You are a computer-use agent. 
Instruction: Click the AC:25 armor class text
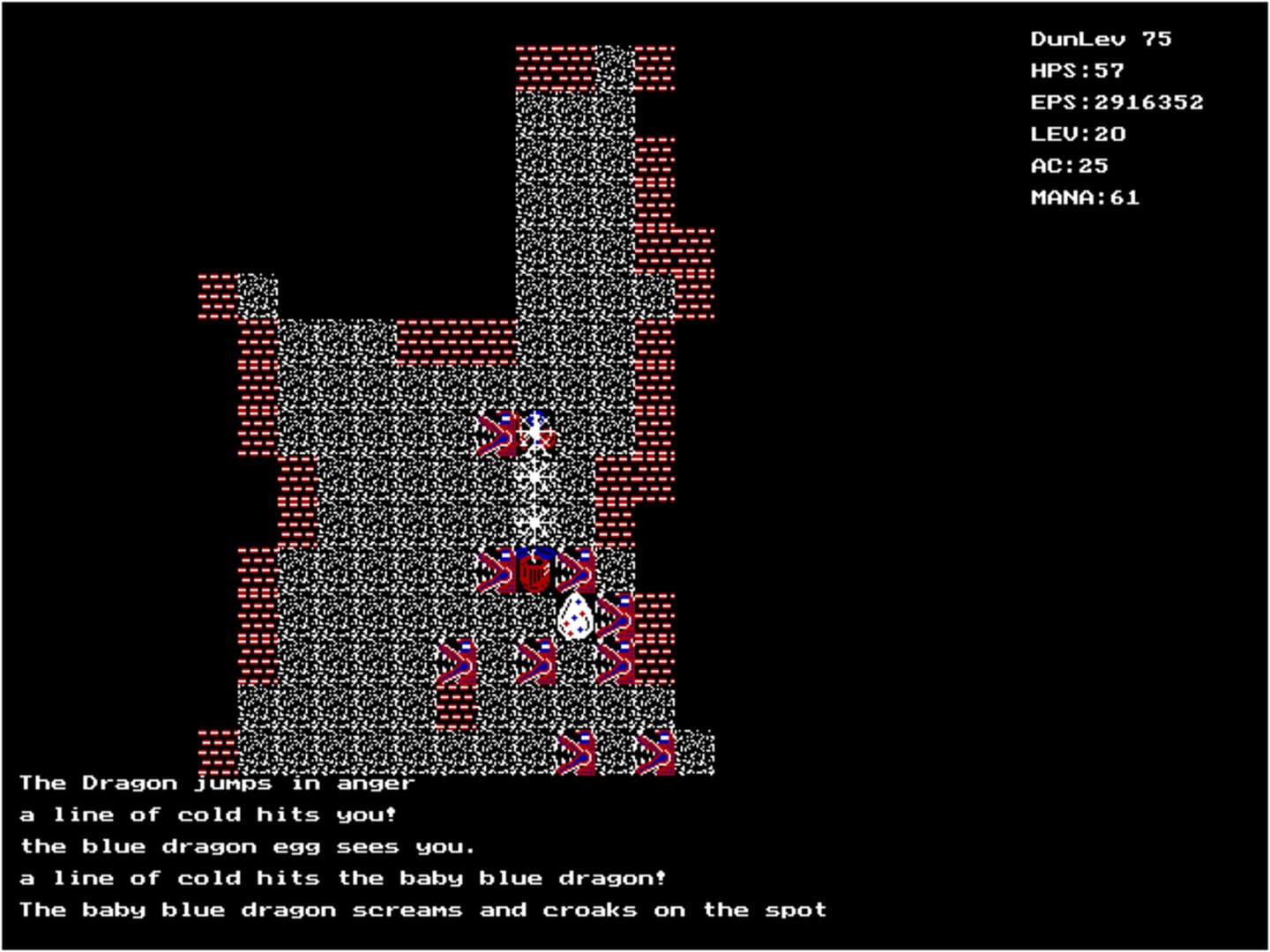tap(1070, 165)
